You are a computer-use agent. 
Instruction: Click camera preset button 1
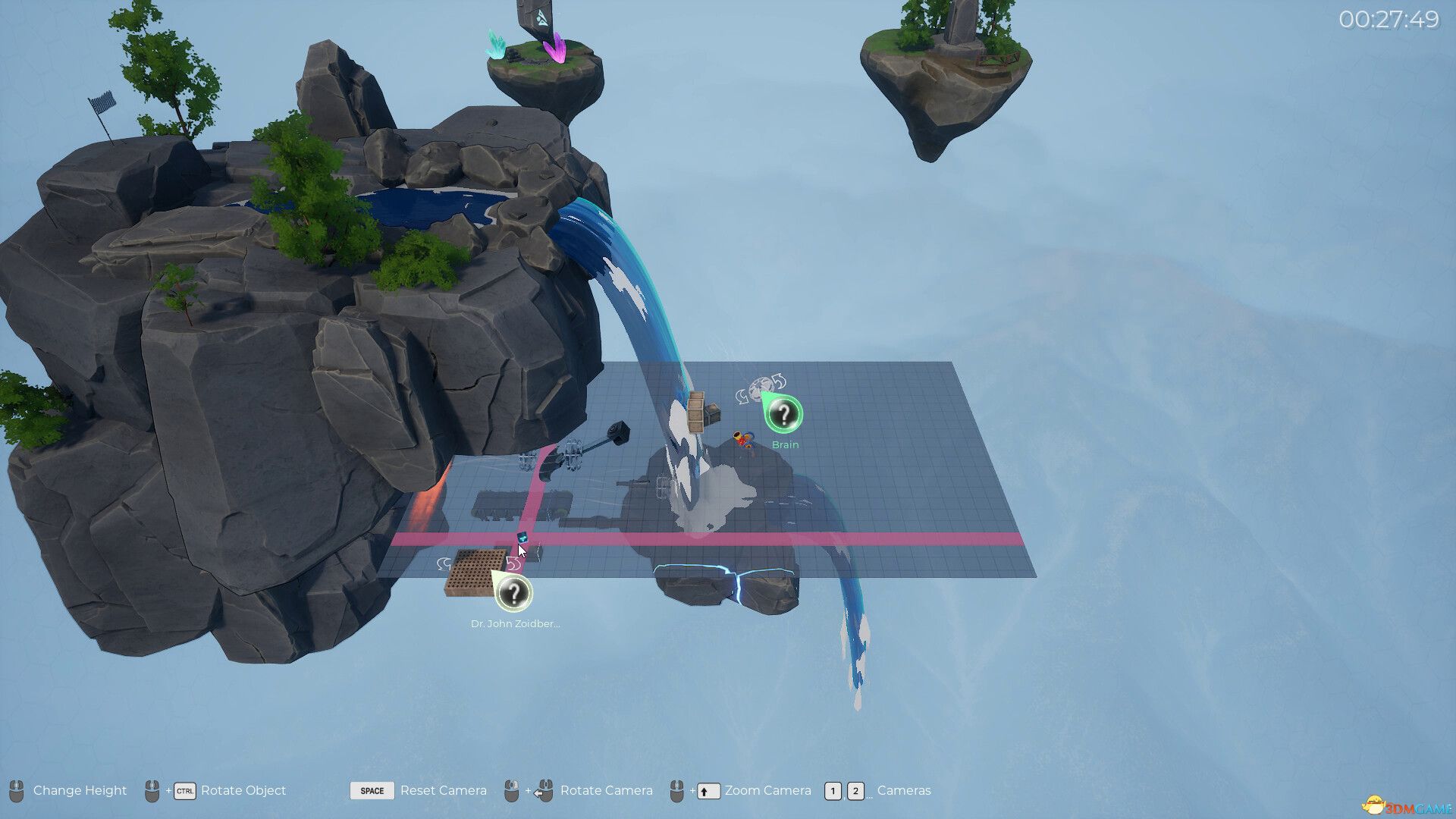coord(833,791)
